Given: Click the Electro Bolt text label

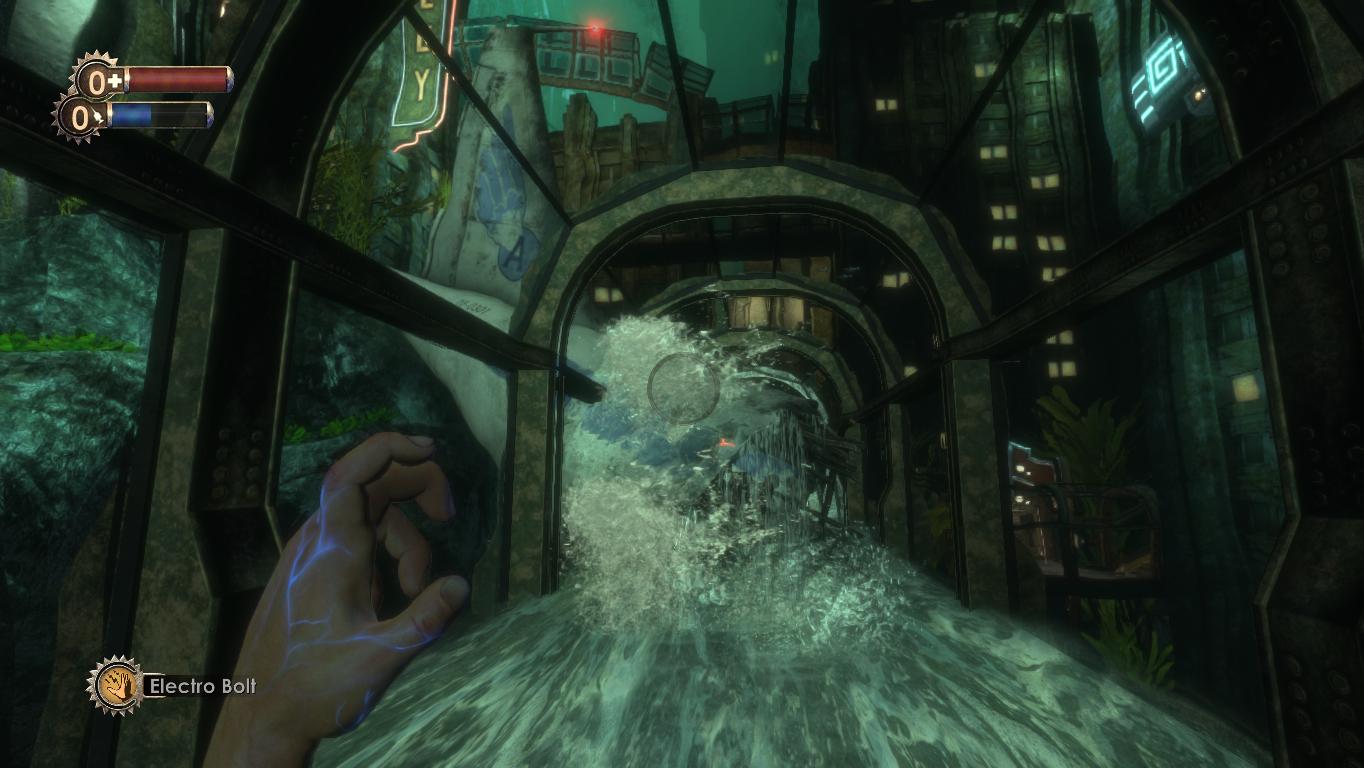Looking at the screenshot, I should pos(203,687).
